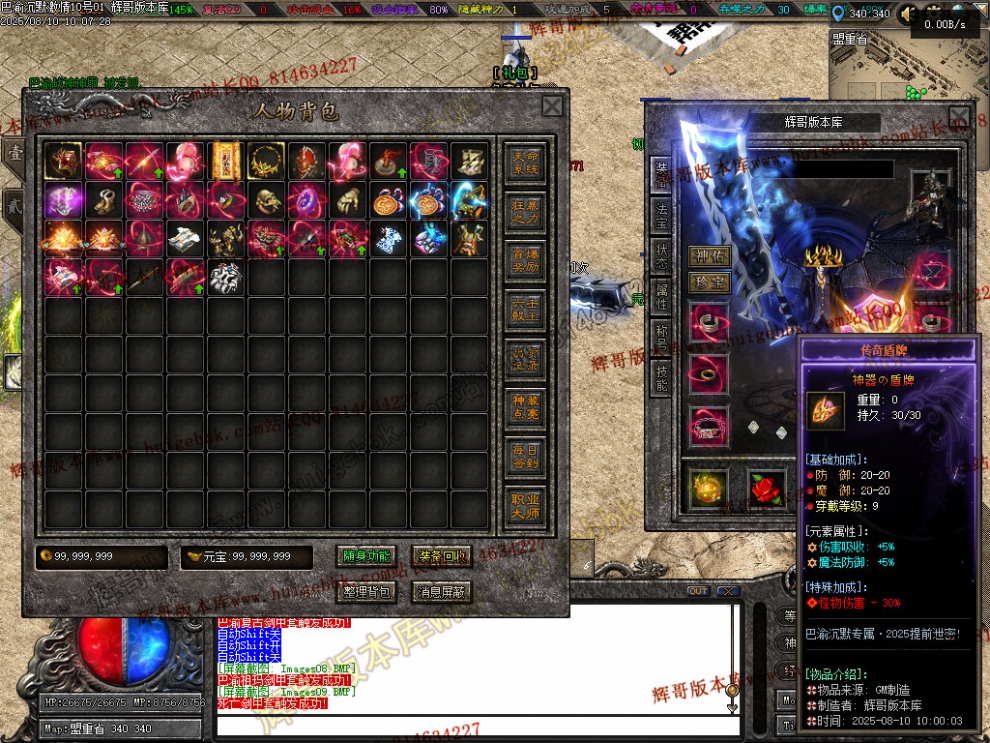Pick the white beast head item in bag
The width and height of the screenshot is (990, 743).
tap(226, 277)
